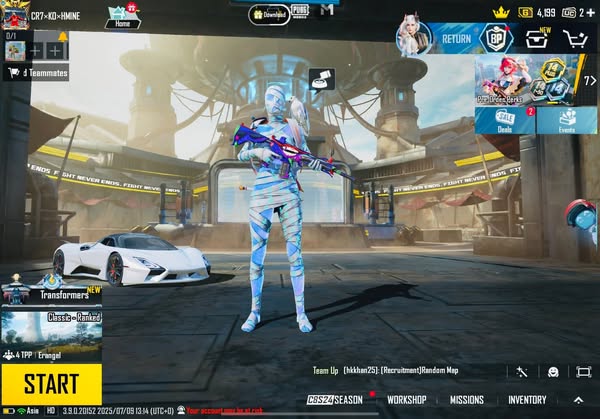Open the Events panel
Viewport: 600px width, 419px height.
(x=567, y=121)
